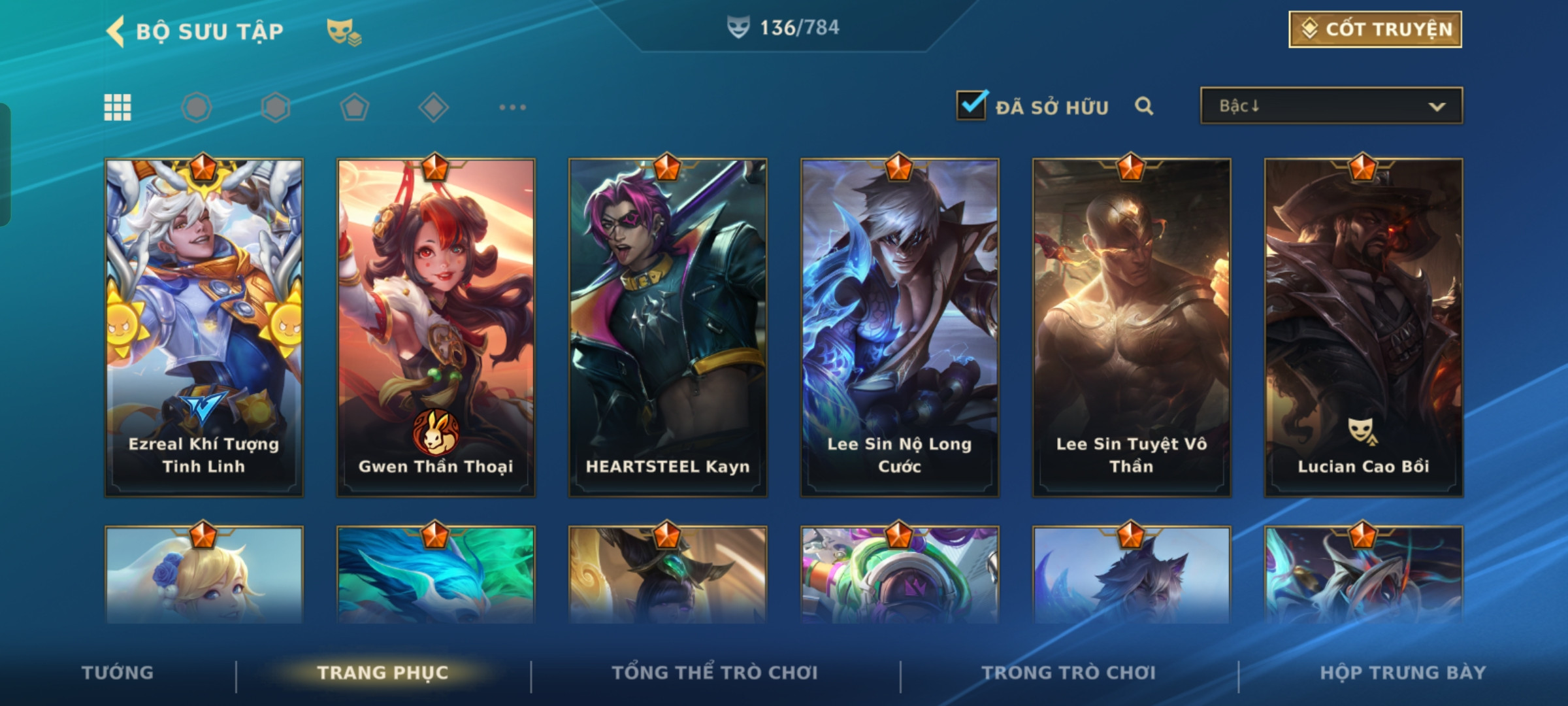This screenshot has width=1568, height=706.
Task: Select Lee Sin Tuyệt Vô Thần skin
Action: click(1132, 327)
